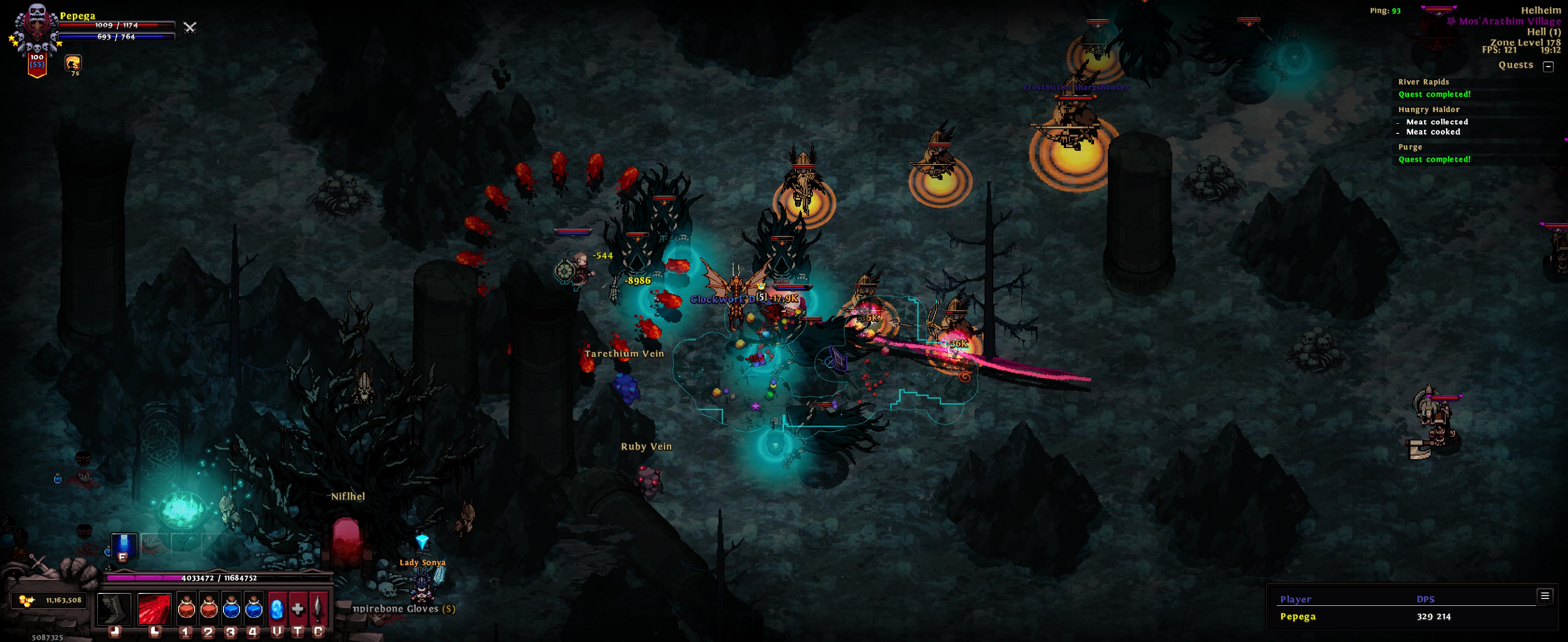Use the blue mana potion in slot 3
Viewport: 1568px width, 642px height.
231,608
